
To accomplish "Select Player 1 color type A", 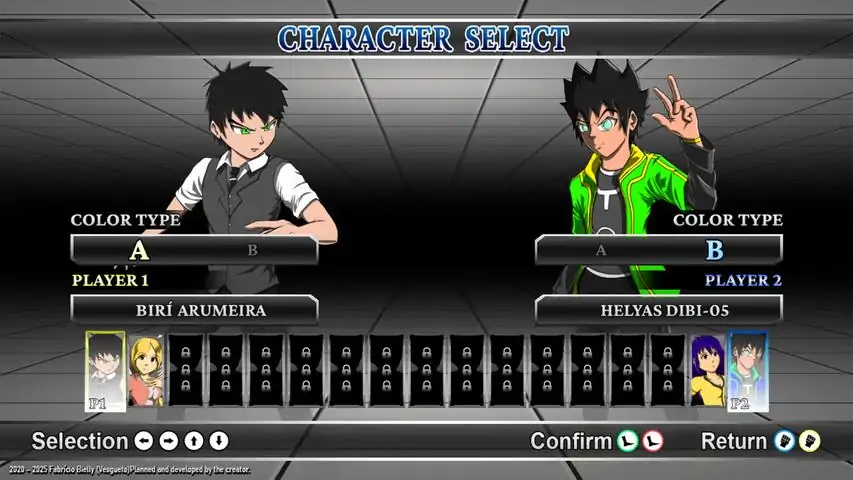I will click(x=139, y=250).
